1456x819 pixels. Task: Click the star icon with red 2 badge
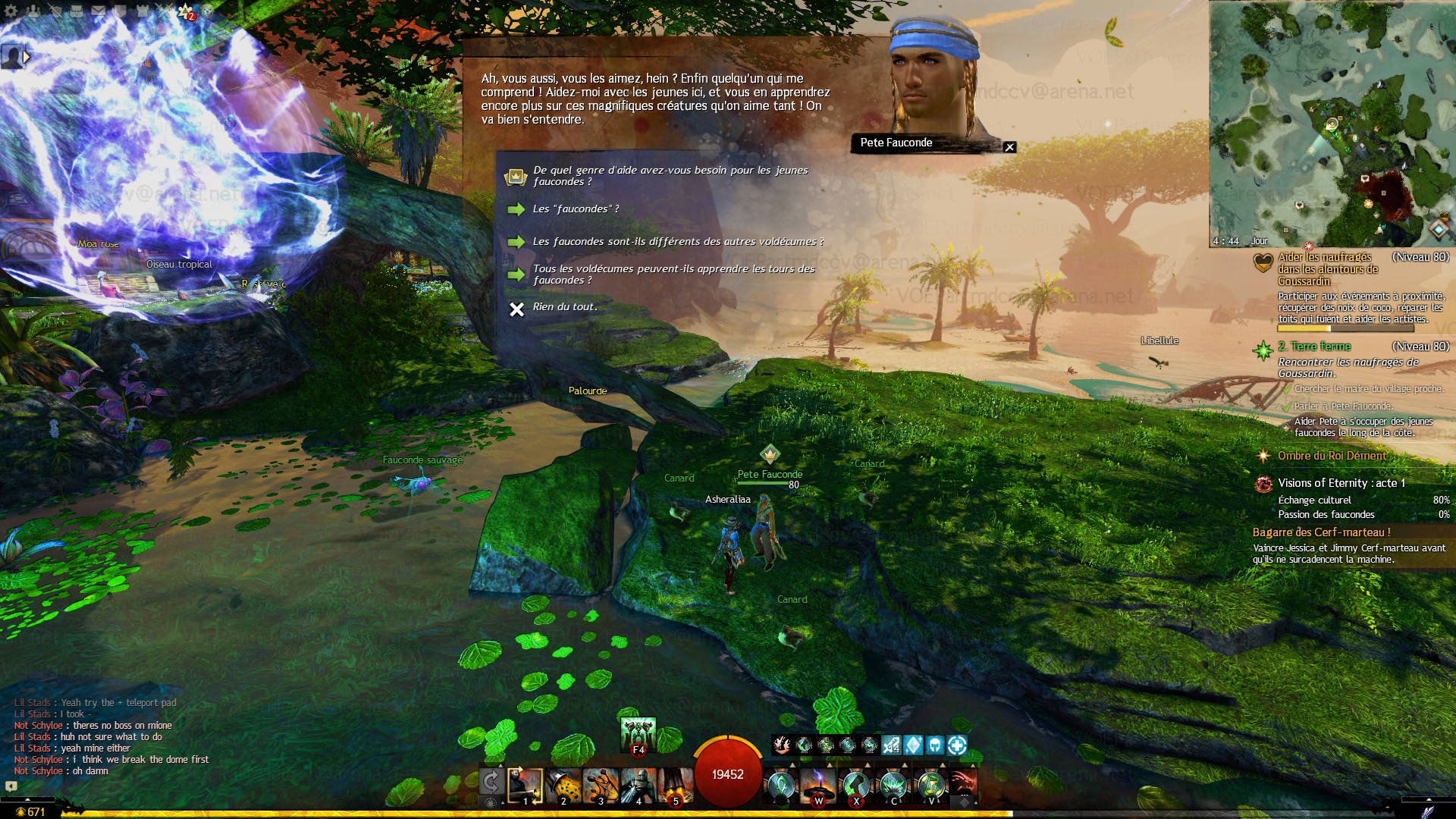pos(186,11)
